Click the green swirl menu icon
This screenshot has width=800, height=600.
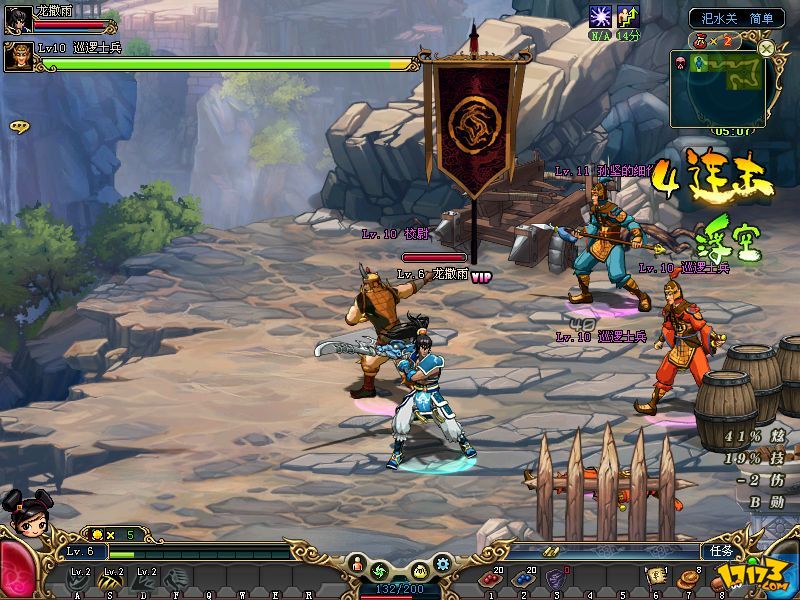point(379,570)
